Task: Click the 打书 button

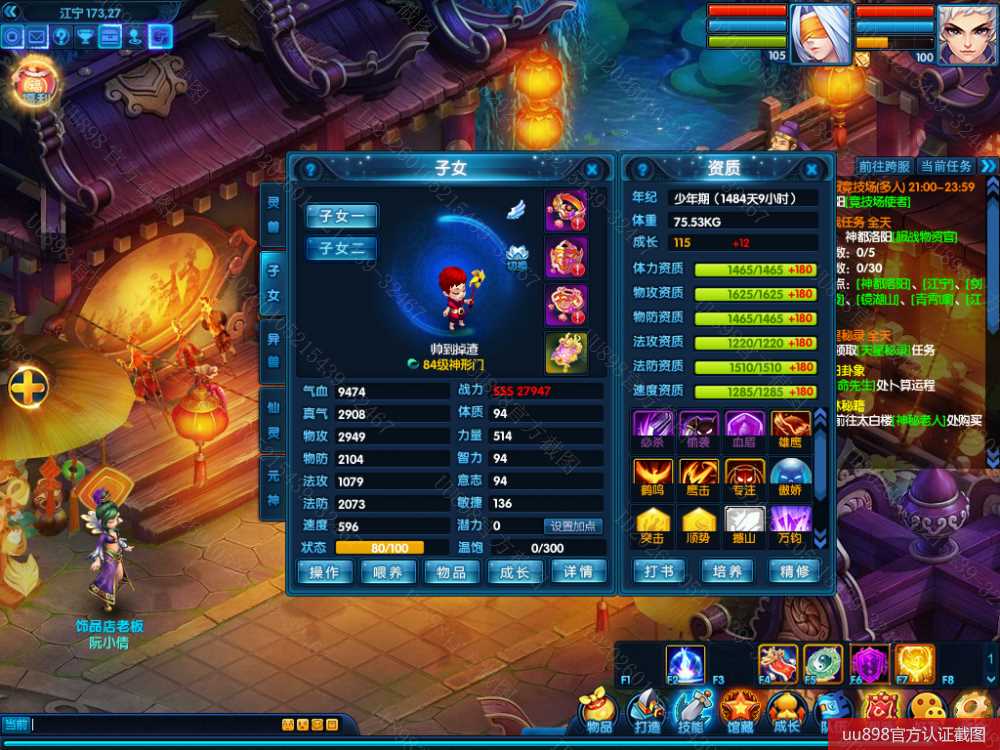Action: tap(658, 572)
